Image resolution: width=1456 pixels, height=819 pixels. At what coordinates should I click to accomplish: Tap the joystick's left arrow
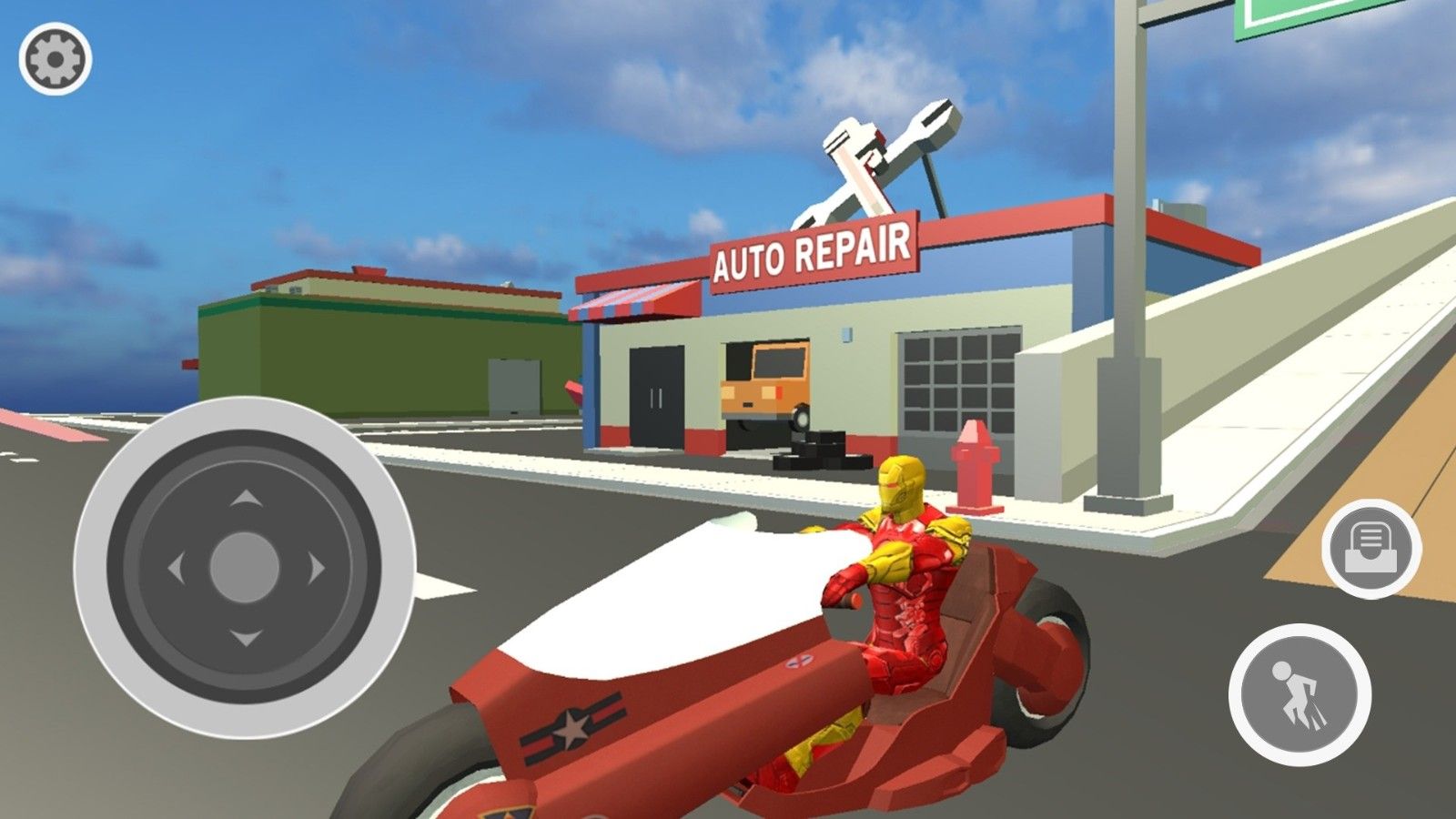coord(176,569)
